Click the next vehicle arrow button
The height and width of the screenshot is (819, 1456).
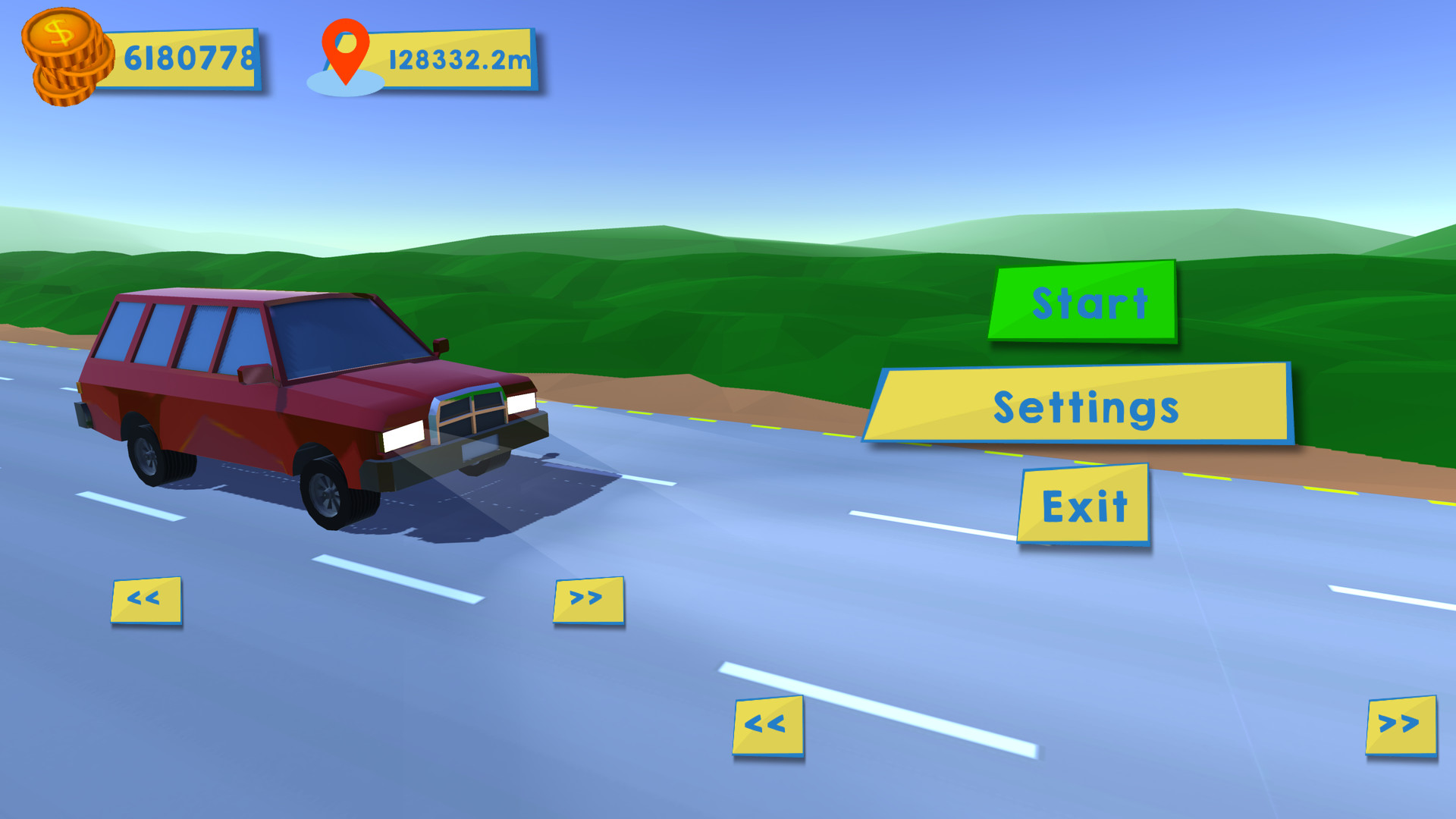point(588,599)
